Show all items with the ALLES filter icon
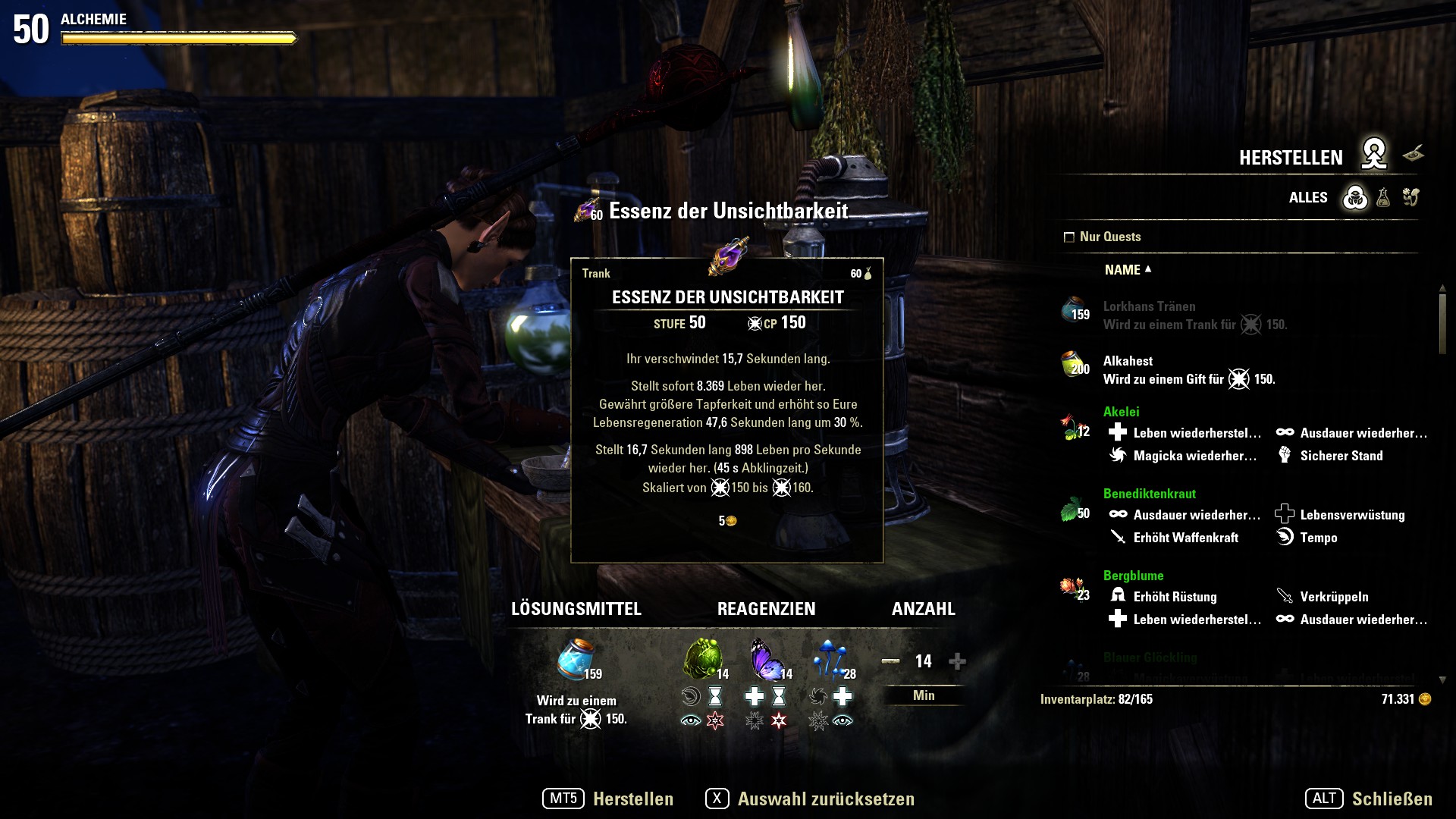1456x819 pixels. tap(1355, 198)
